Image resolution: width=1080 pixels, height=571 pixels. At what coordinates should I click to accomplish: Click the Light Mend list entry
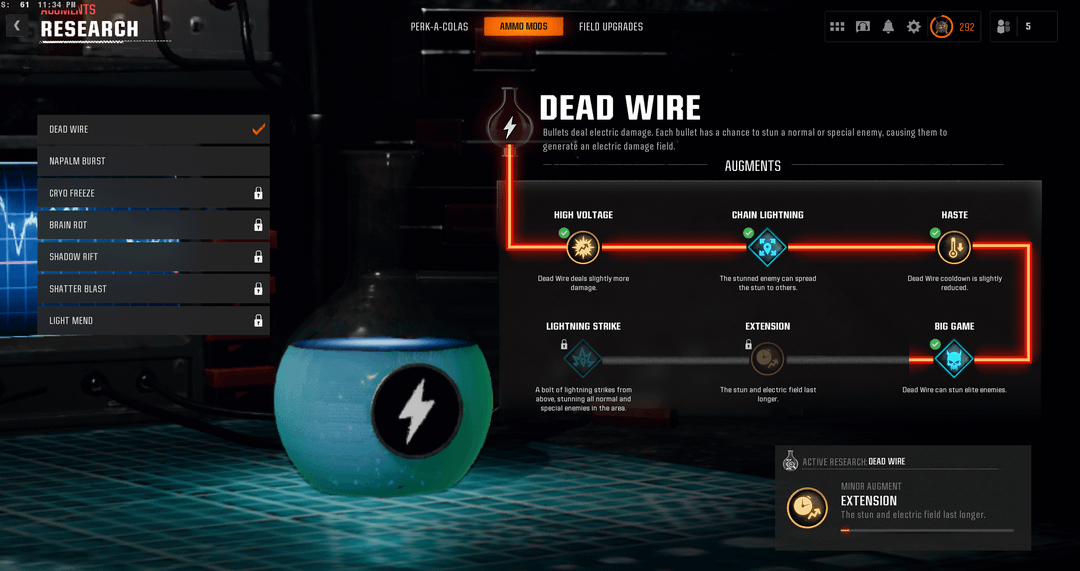pyautogui.click(x=153, y=321)
